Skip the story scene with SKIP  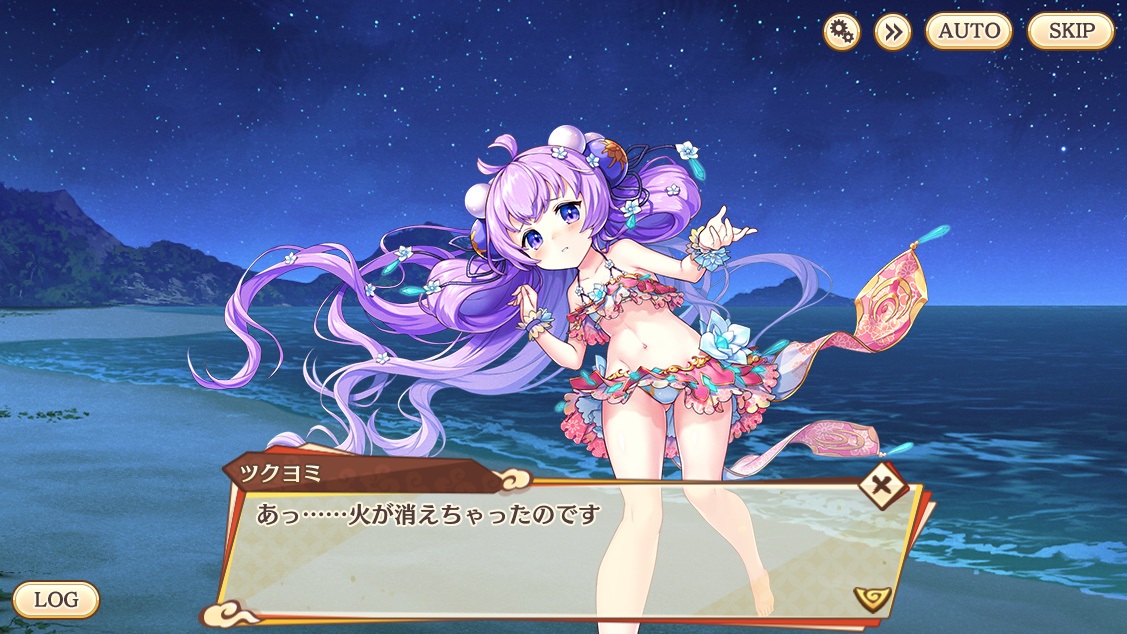[1070, 31]
